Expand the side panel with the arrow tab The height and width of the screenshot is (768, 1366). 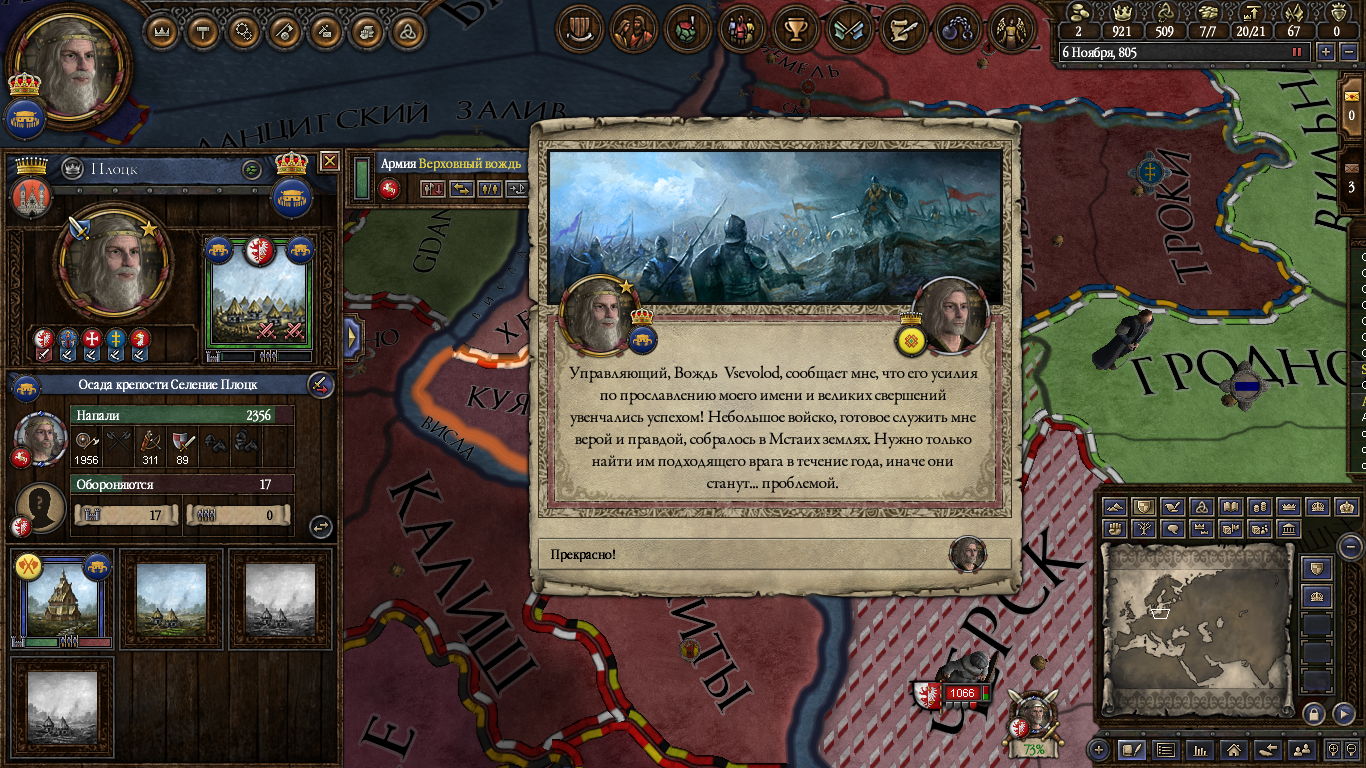352,337
